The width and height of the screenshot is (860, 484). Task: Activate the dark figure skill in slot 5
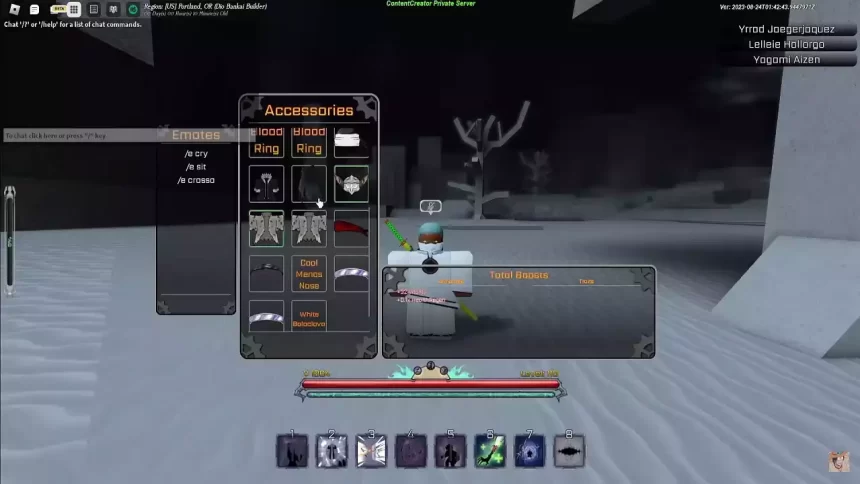coord(450,451)
